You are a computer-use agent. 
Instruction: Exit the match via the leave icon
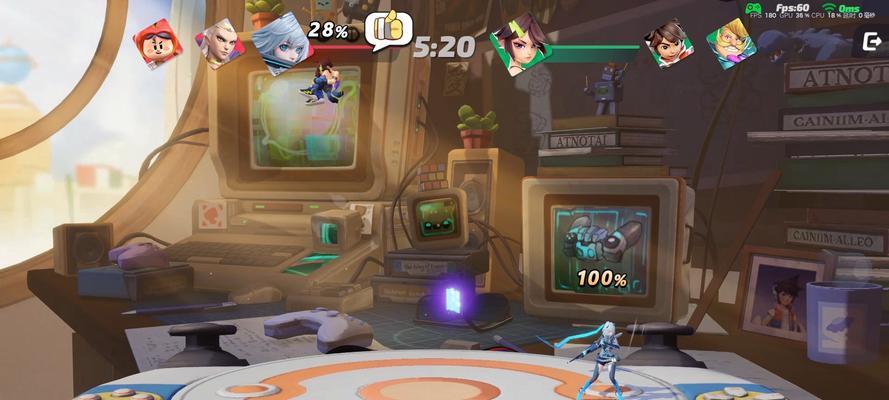pyautogui.click(x=871, y=40)
